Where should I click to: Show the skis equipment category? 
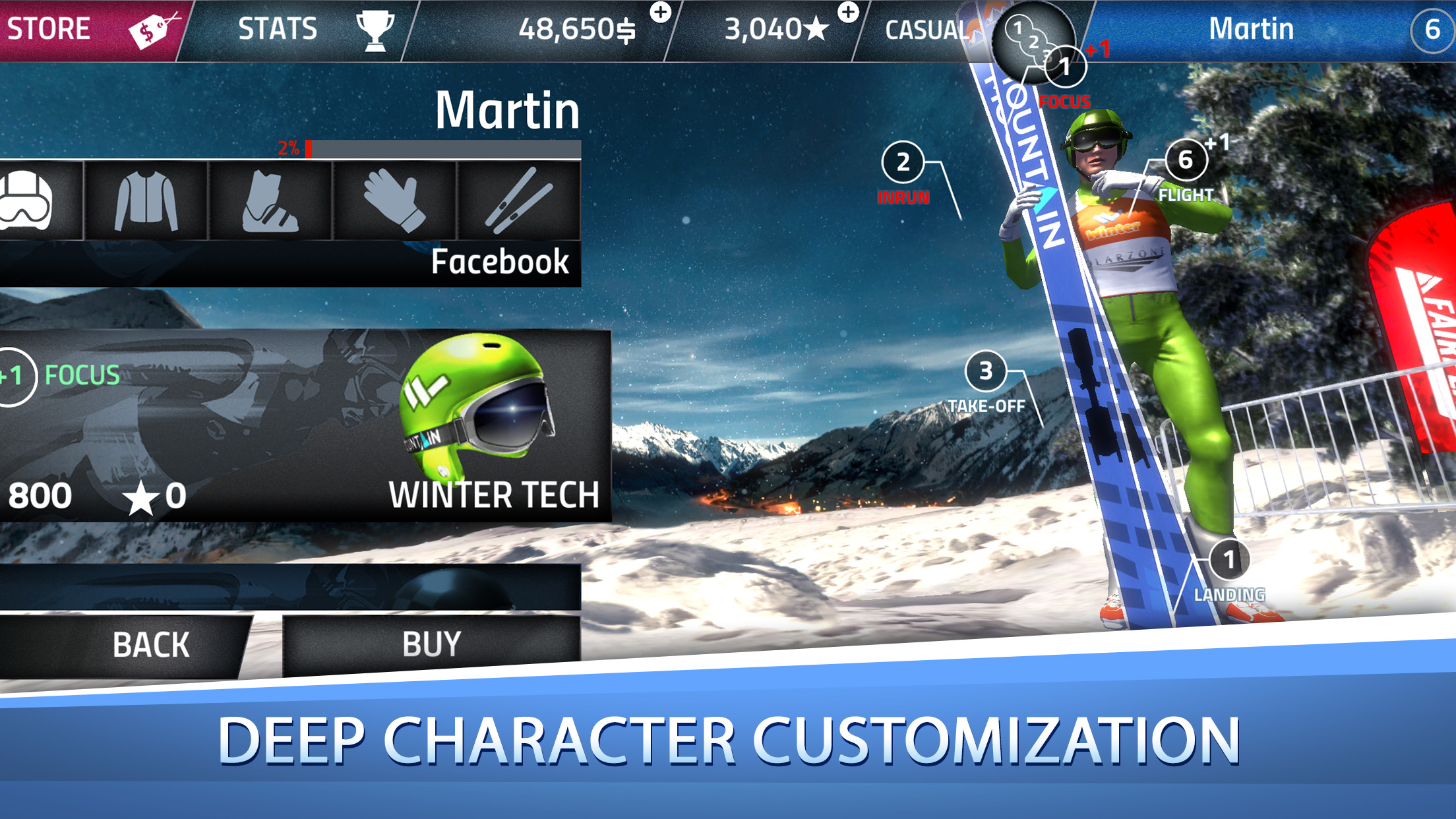[519, 201]
